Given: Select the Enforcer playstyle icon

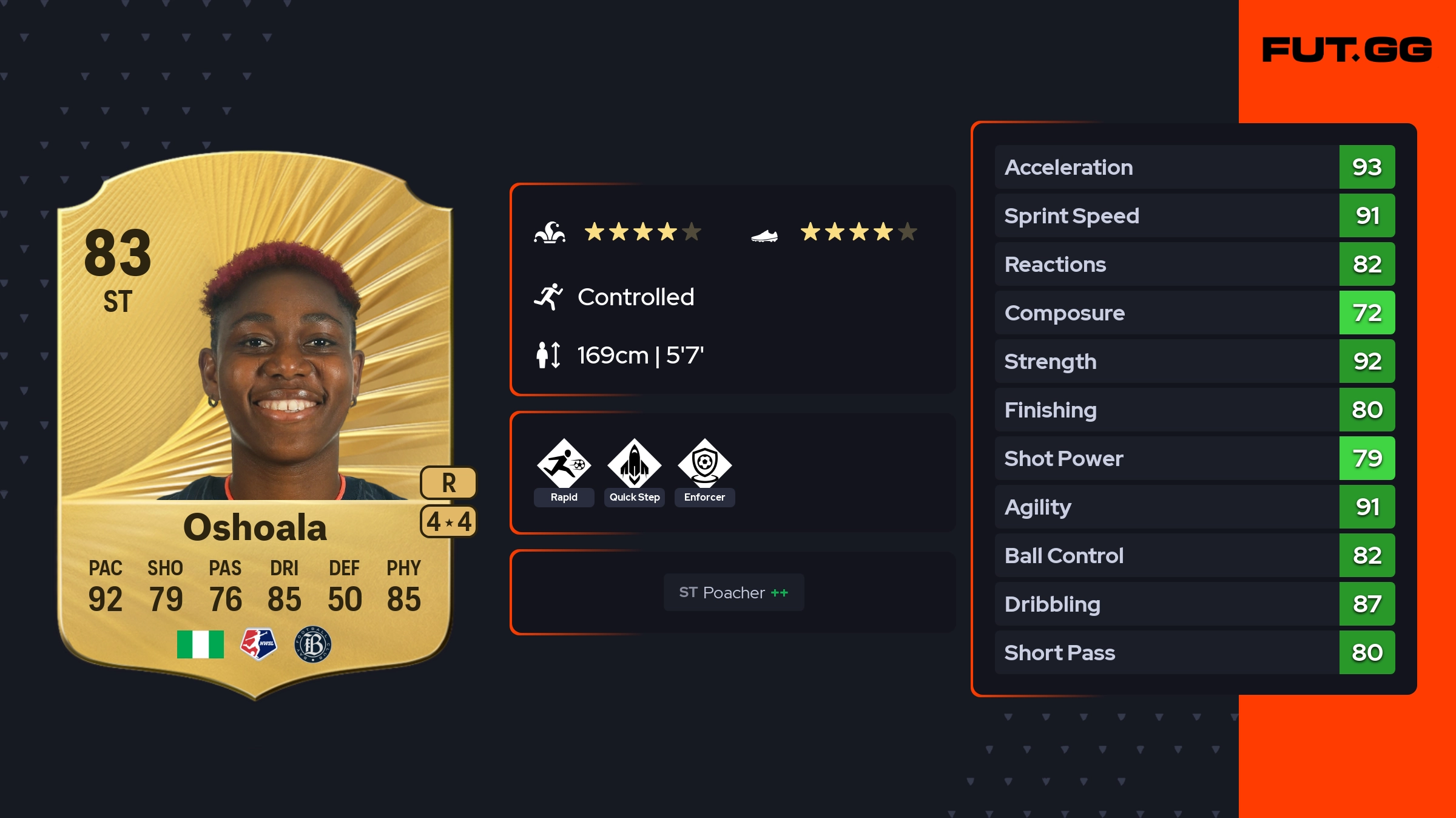Looking at the screenshot, I should point(704,464).
